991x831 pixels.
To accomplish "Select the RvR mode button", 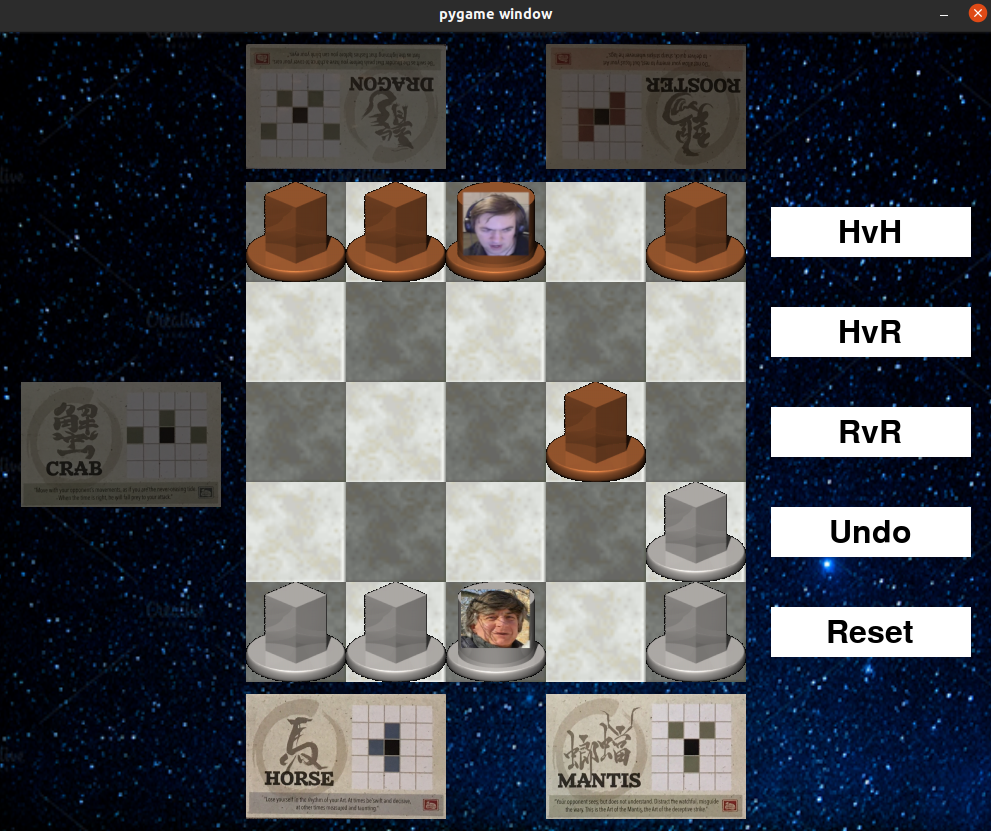I will (870, 432).
